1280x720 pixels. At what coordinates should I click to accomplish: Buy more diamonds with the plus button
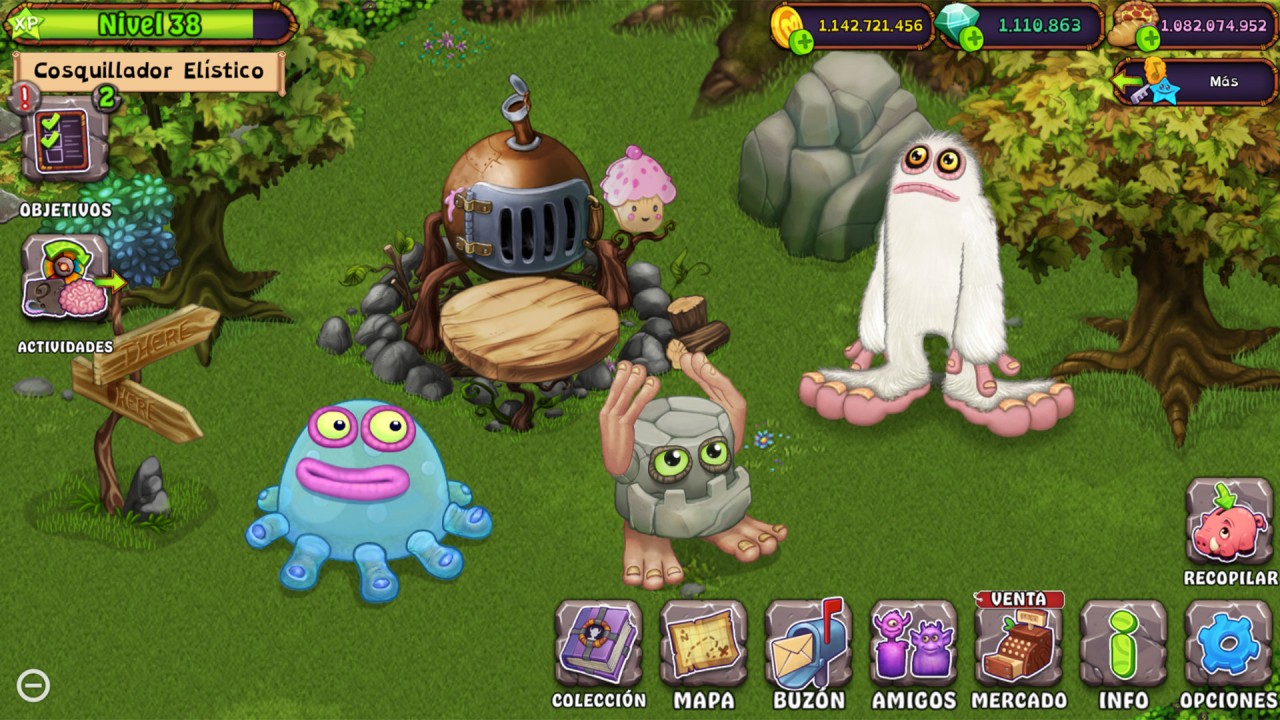(972, 40)
